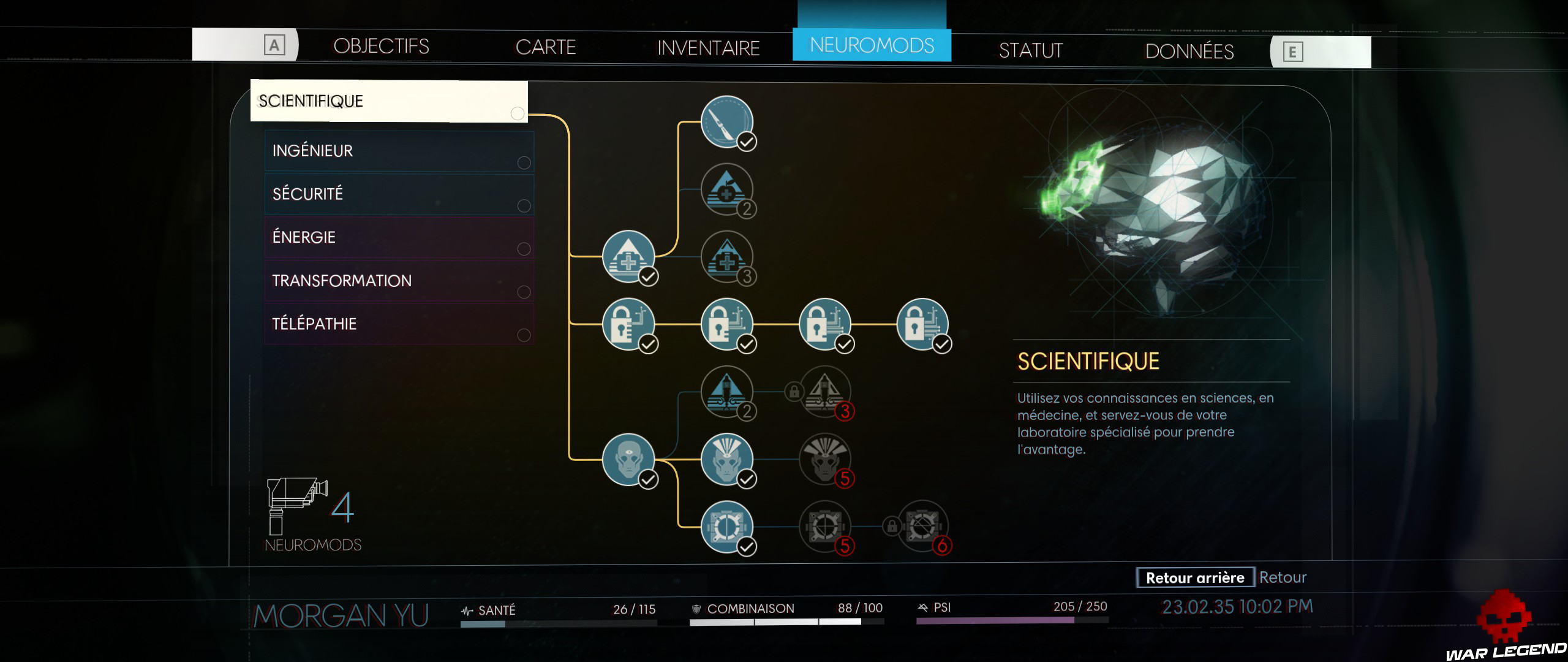This screenshot has width=1568, height=662.
Task: Select the scalpel skill node
Action: 726,121
